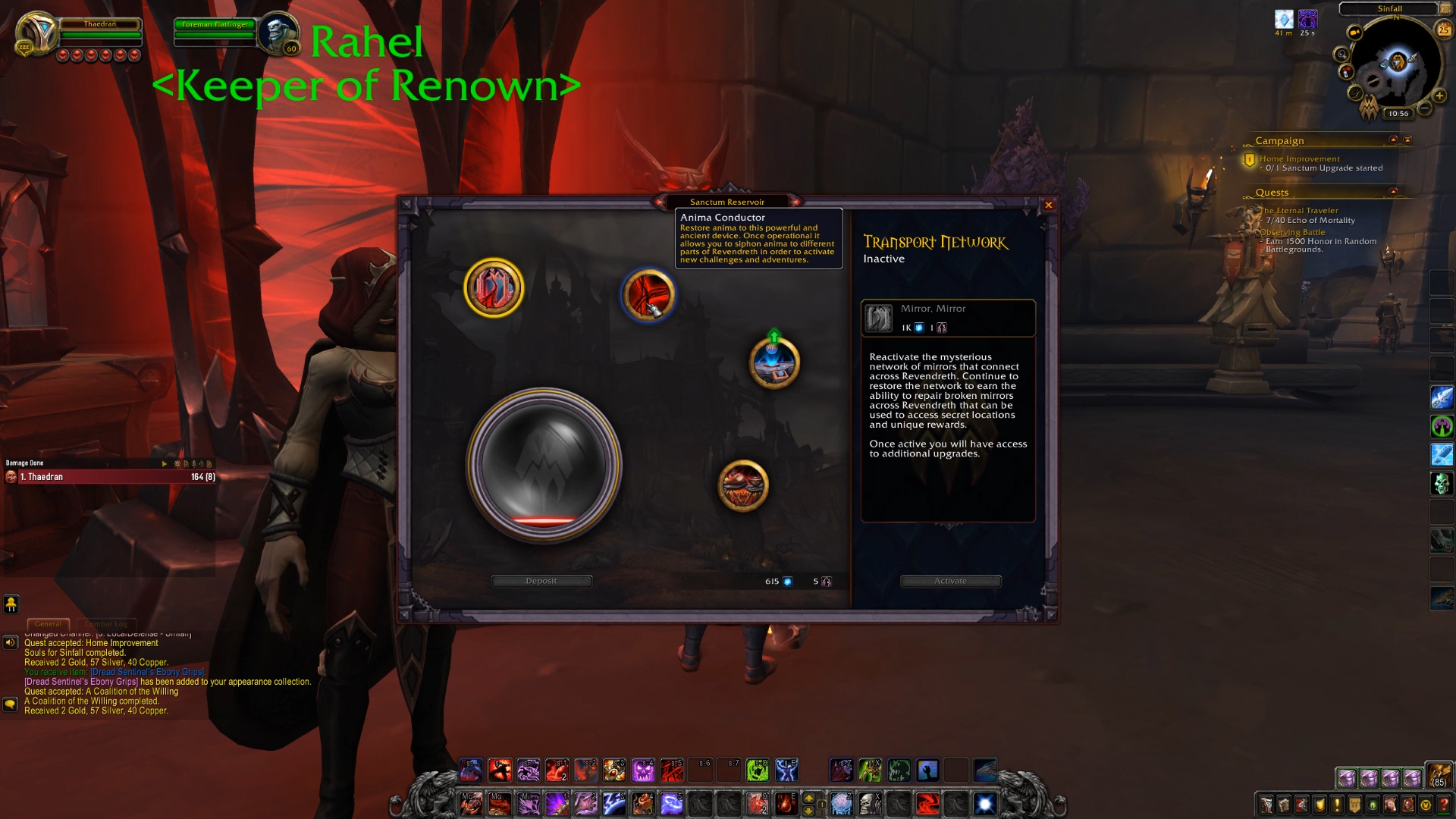Select the General chat tab
Screen dimensions: 1456x819
click(x=49, y=623)
